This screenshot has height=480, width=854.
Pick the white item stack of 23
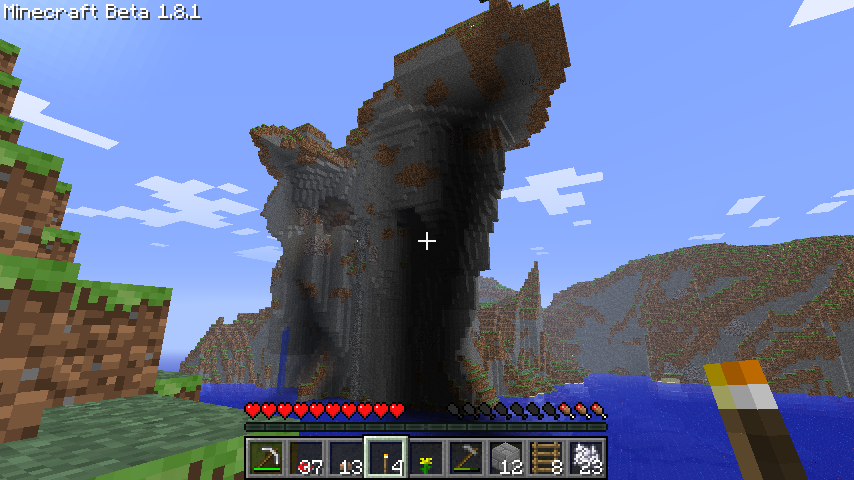pos(586,459)
